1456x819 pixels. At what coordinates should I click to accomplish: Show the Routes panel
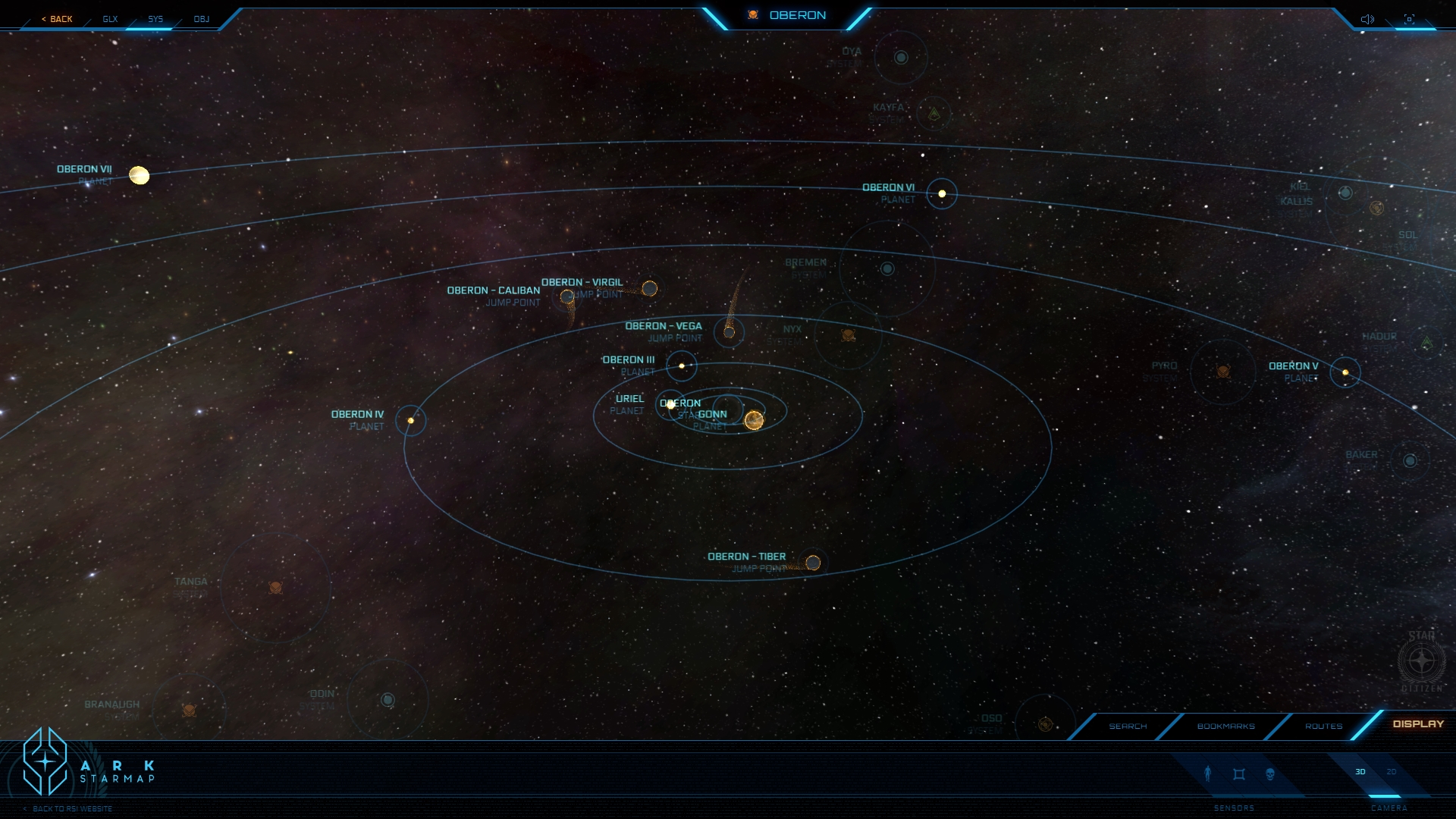coord(1323,726)
